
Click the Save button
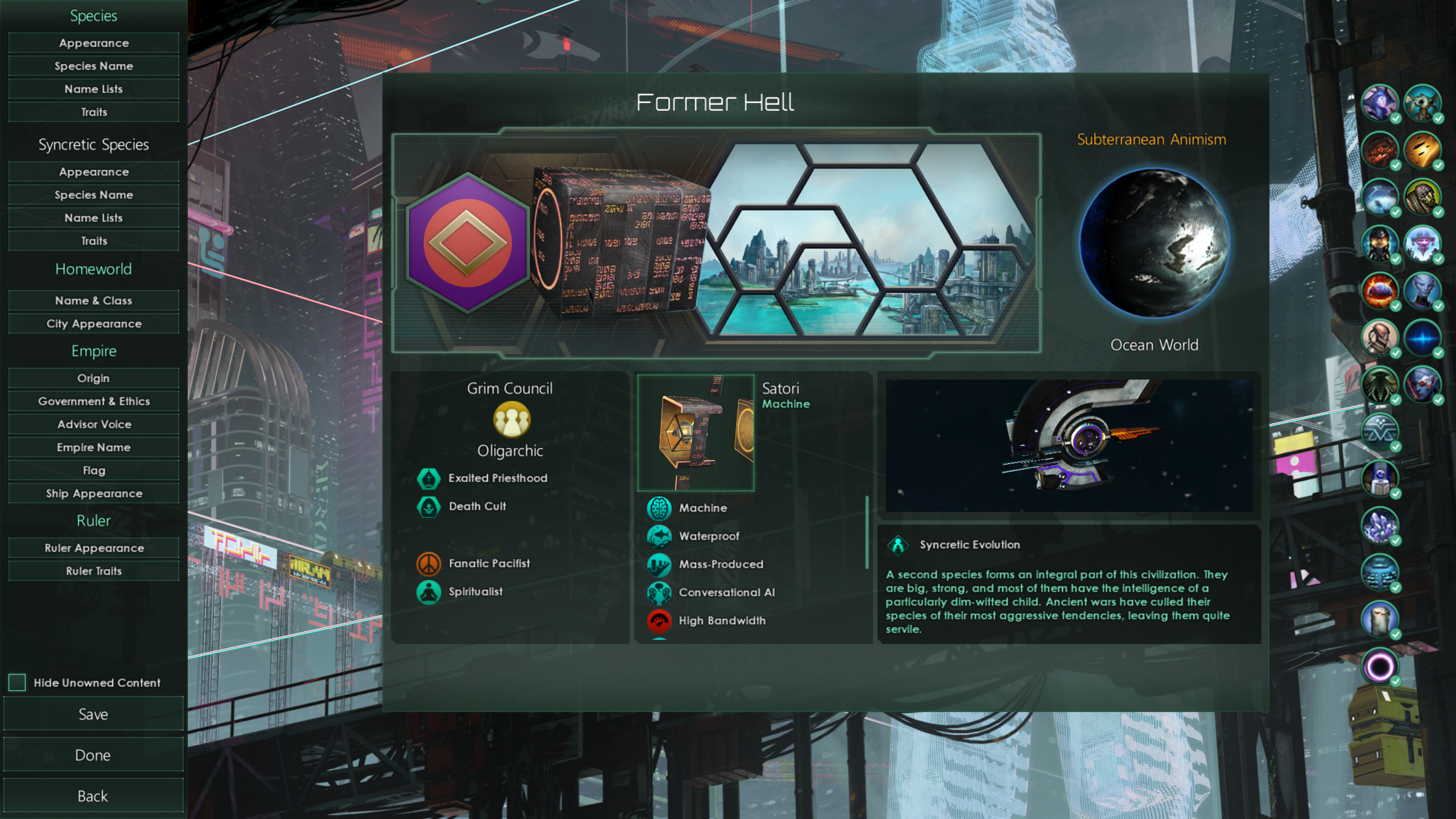coord(93,714)
